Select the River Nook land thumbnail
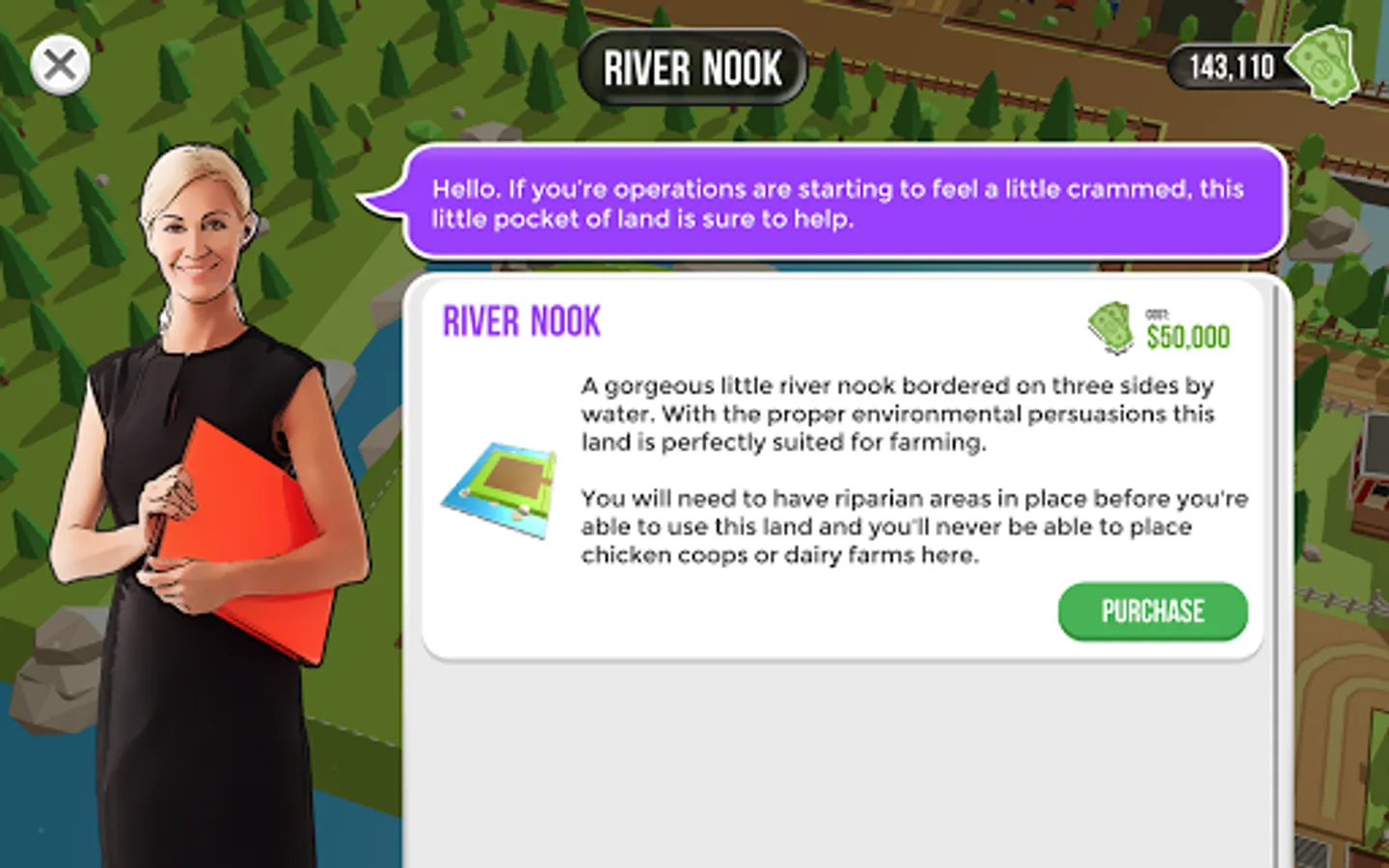This screenshot has height=868, width=1389. pyautogui.click(x=501, y=489)
